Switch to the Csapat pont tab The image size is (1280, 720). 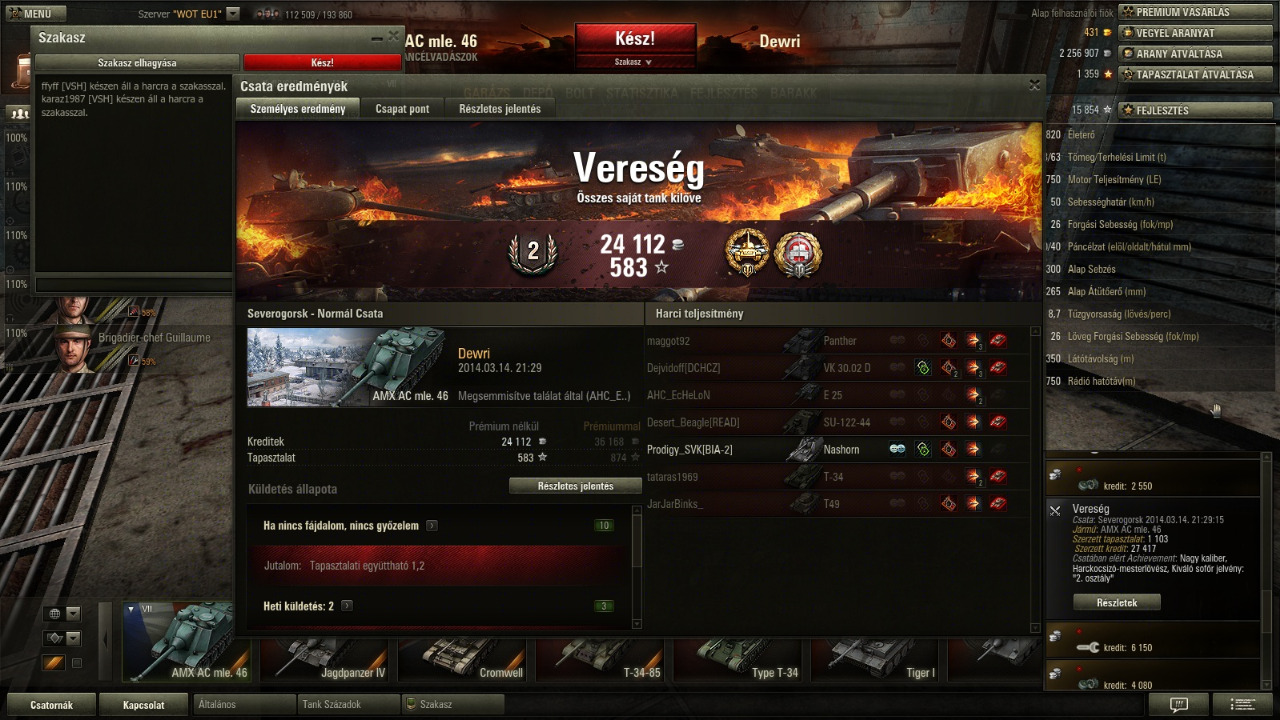[402, 109]
